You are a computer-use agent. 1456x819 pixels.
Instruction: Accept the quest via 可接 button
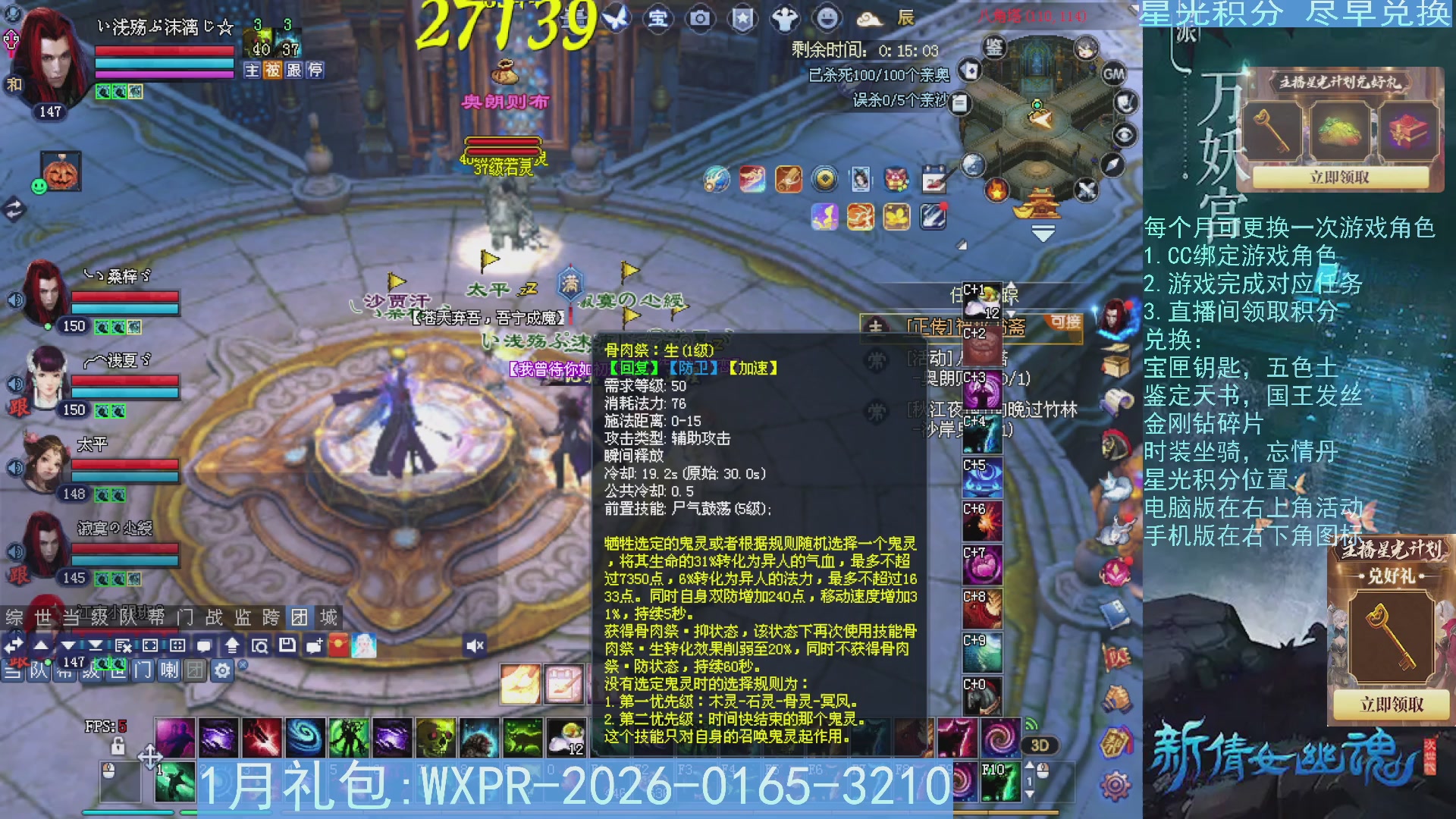[1062, 325]
